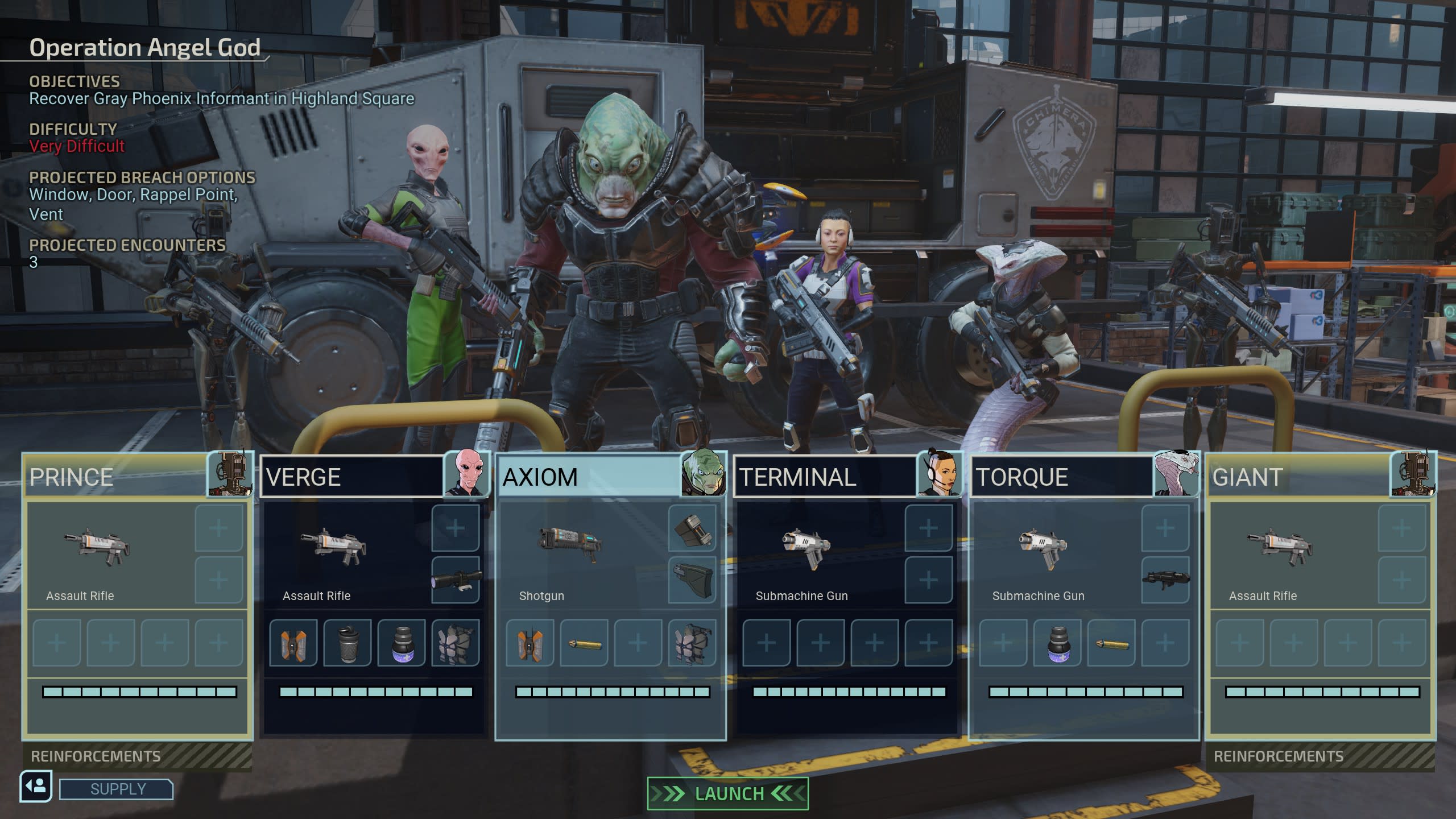
Task: Click the squad roster icon beside Supply
Action: (x=36, y=787)
